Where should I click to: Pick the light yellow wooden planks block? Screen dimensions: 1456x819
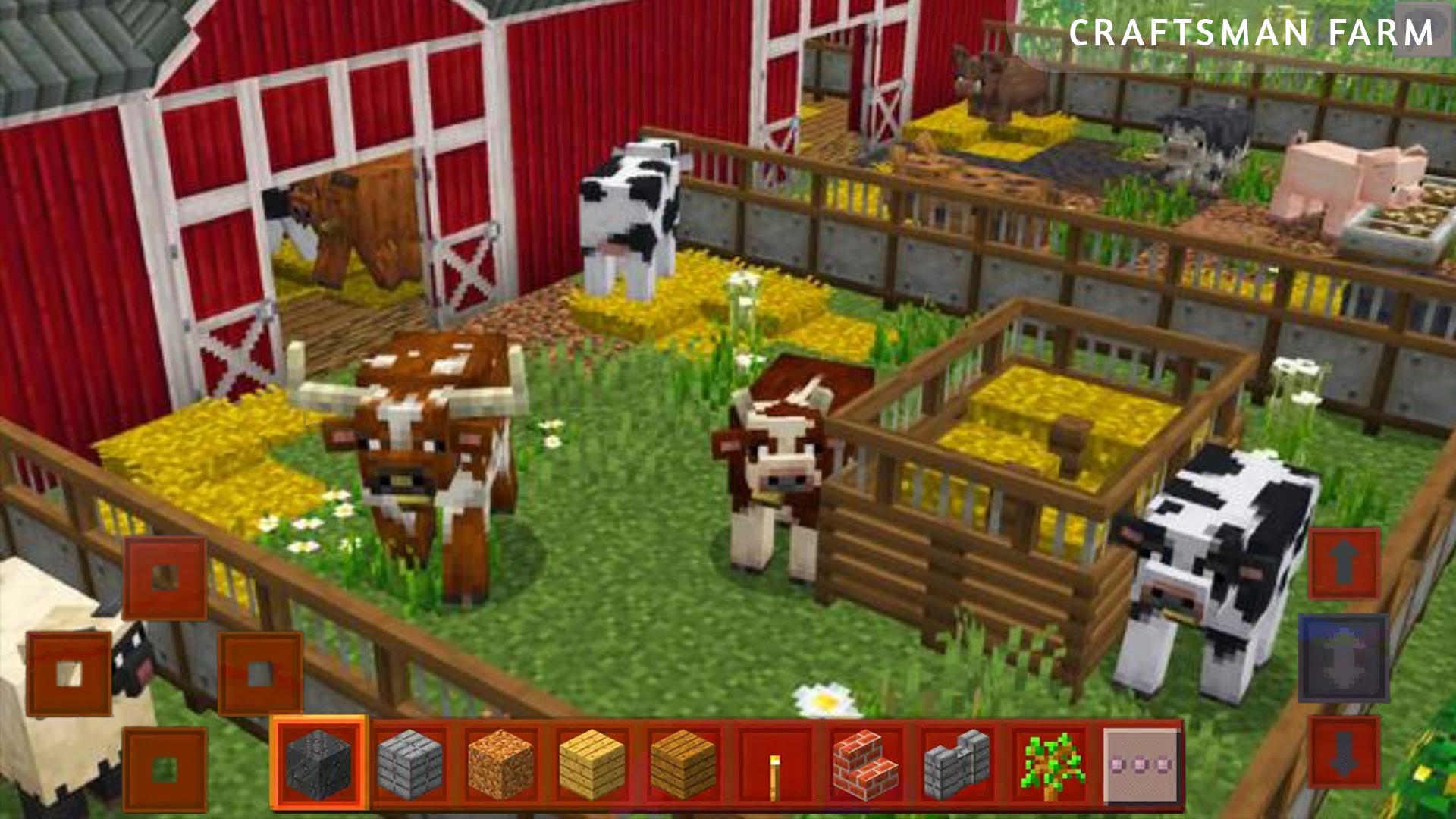591,763
